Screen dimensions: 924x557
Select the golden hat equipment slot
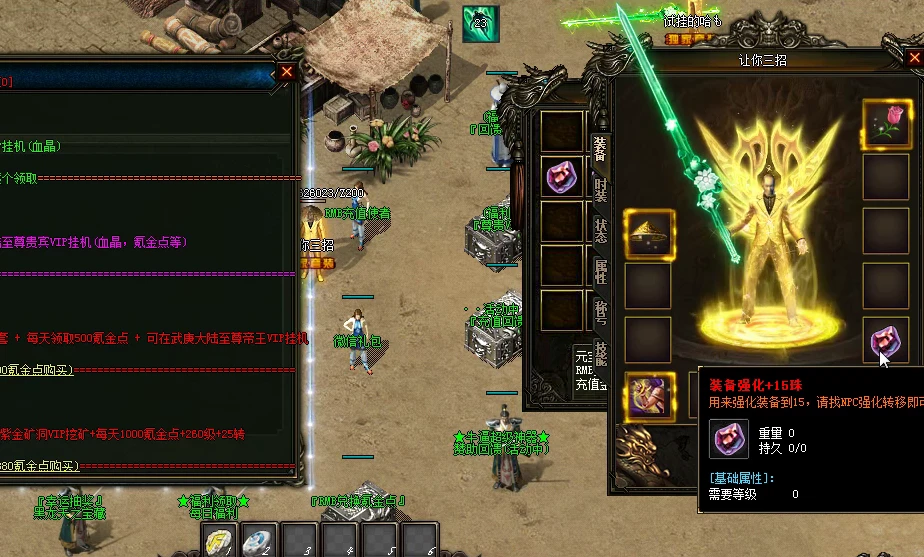(649, 233)
